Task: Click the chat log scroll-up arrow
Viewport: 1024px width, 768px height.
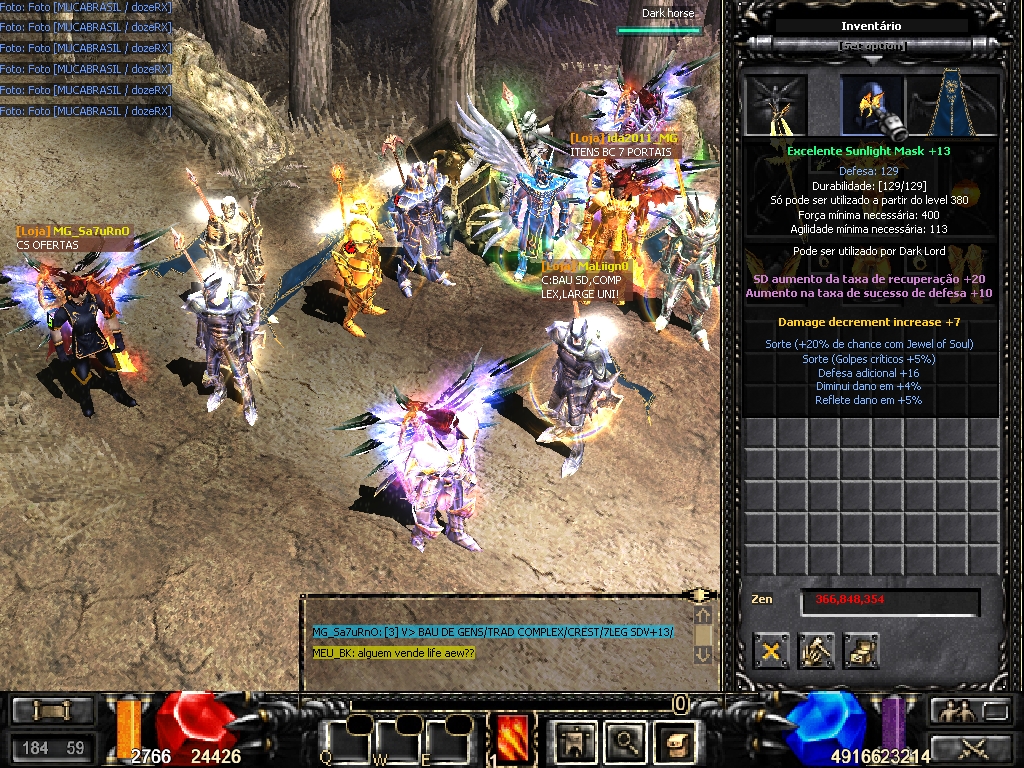Action: [702, 616]
